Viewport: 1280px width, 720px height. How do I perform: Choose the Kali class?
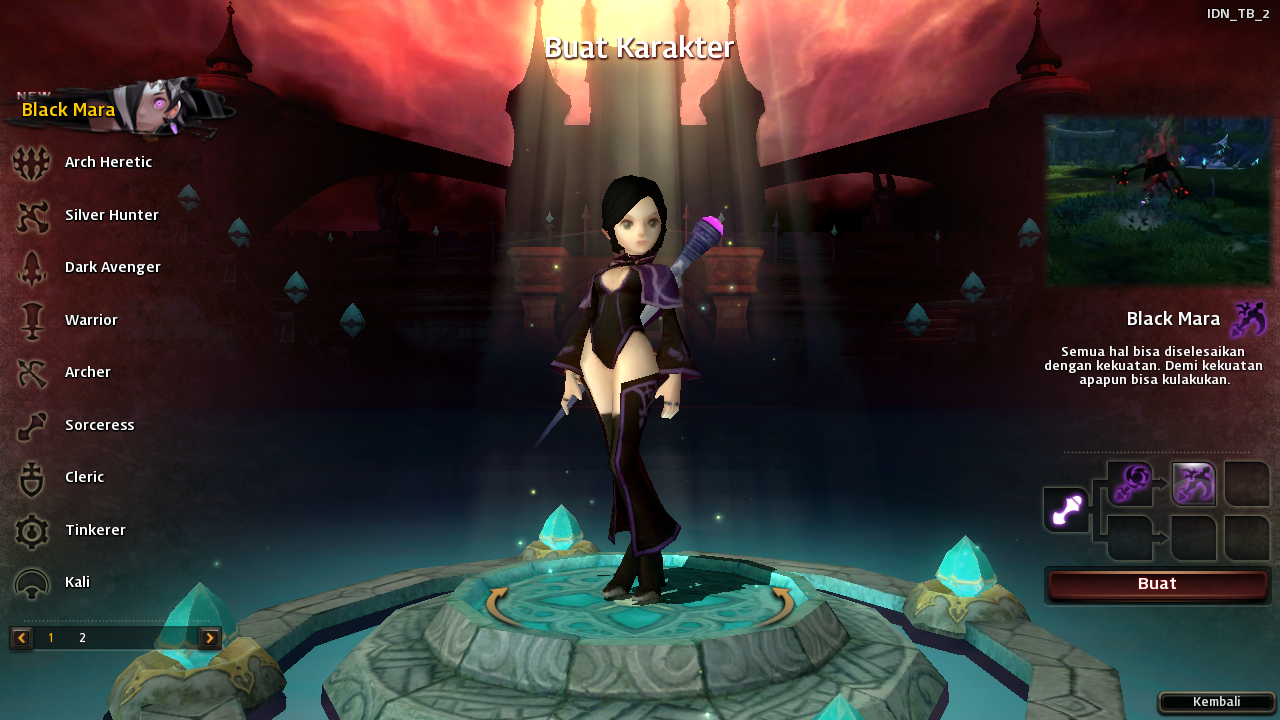[77, 582]
